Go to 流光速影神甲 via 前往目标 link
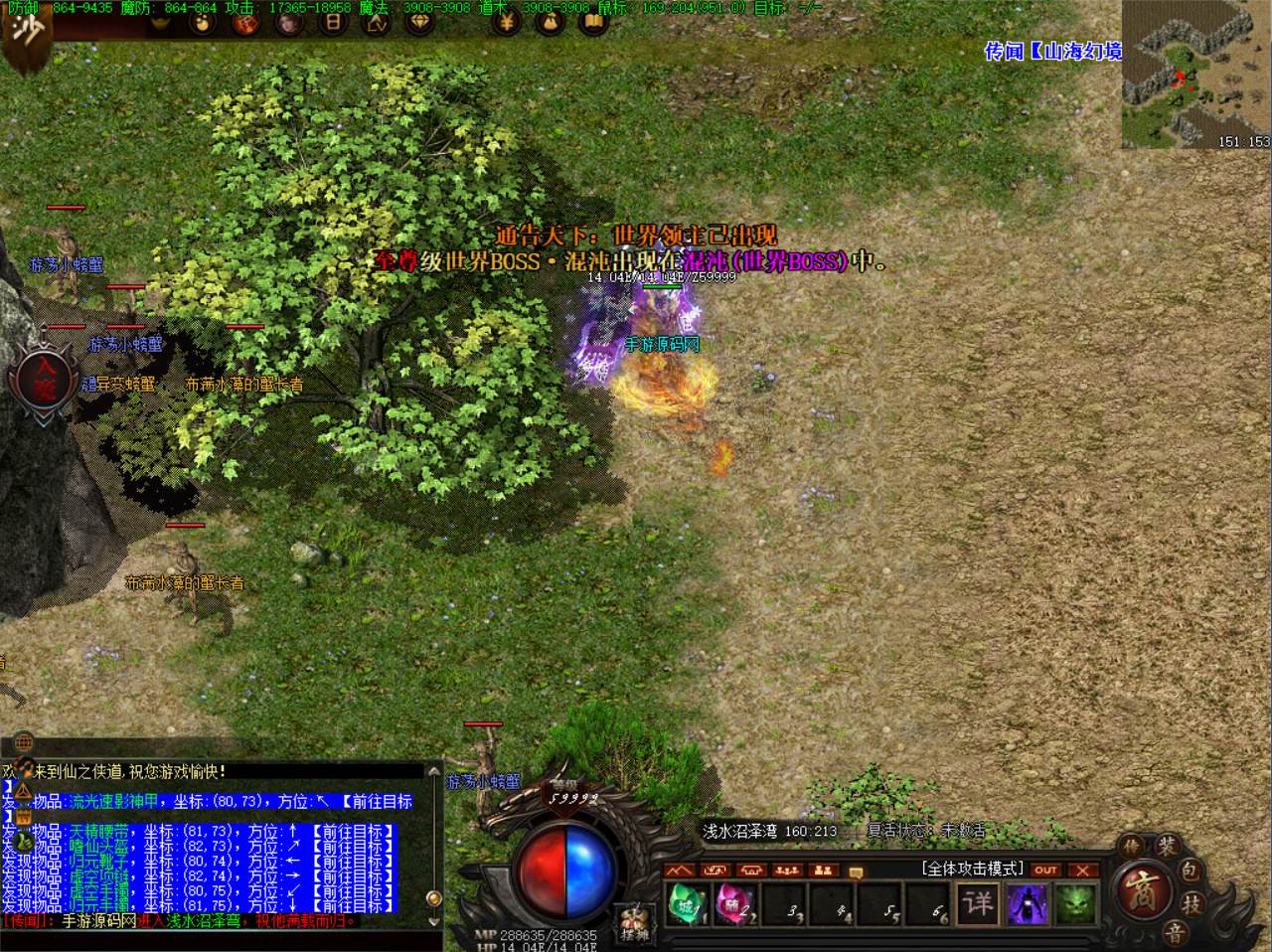Viewport: 1272px width, 952px height. [x=376, y=802]
